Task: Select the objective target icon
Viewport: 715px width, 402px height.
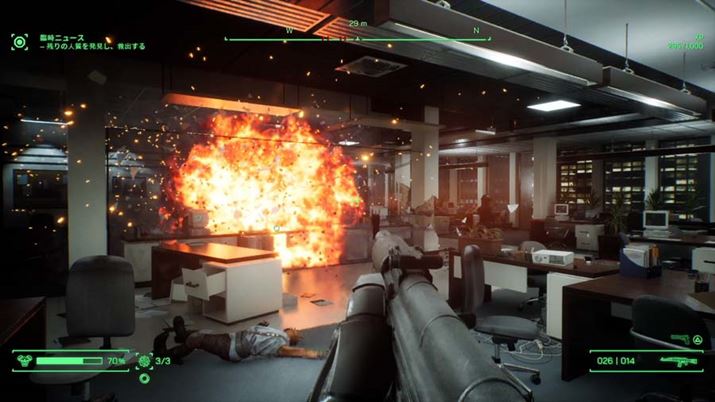Action: (20, 41)
